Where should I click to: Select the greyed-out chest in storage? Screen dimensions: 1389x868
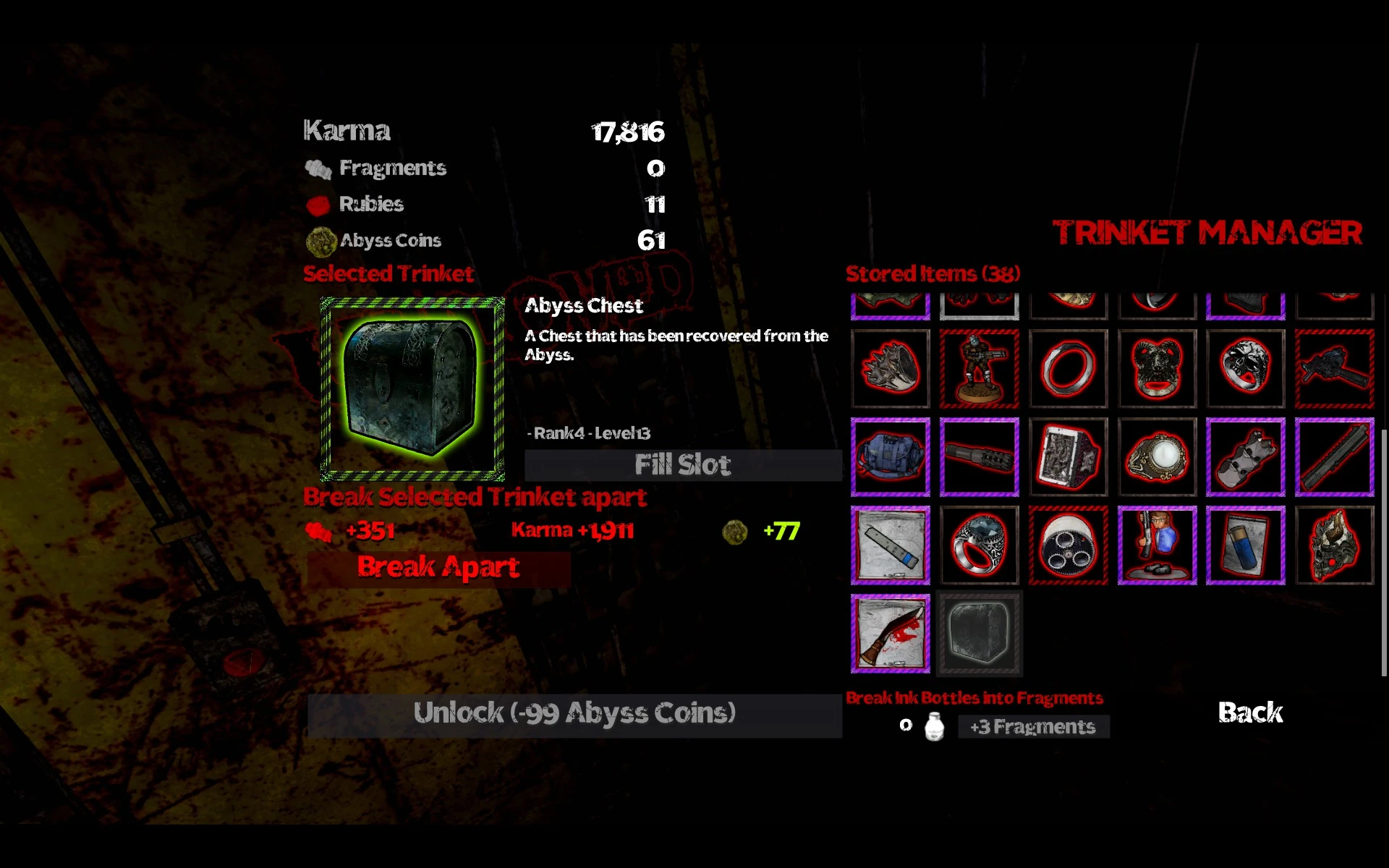pyautogui.click(x=979, y=633)
